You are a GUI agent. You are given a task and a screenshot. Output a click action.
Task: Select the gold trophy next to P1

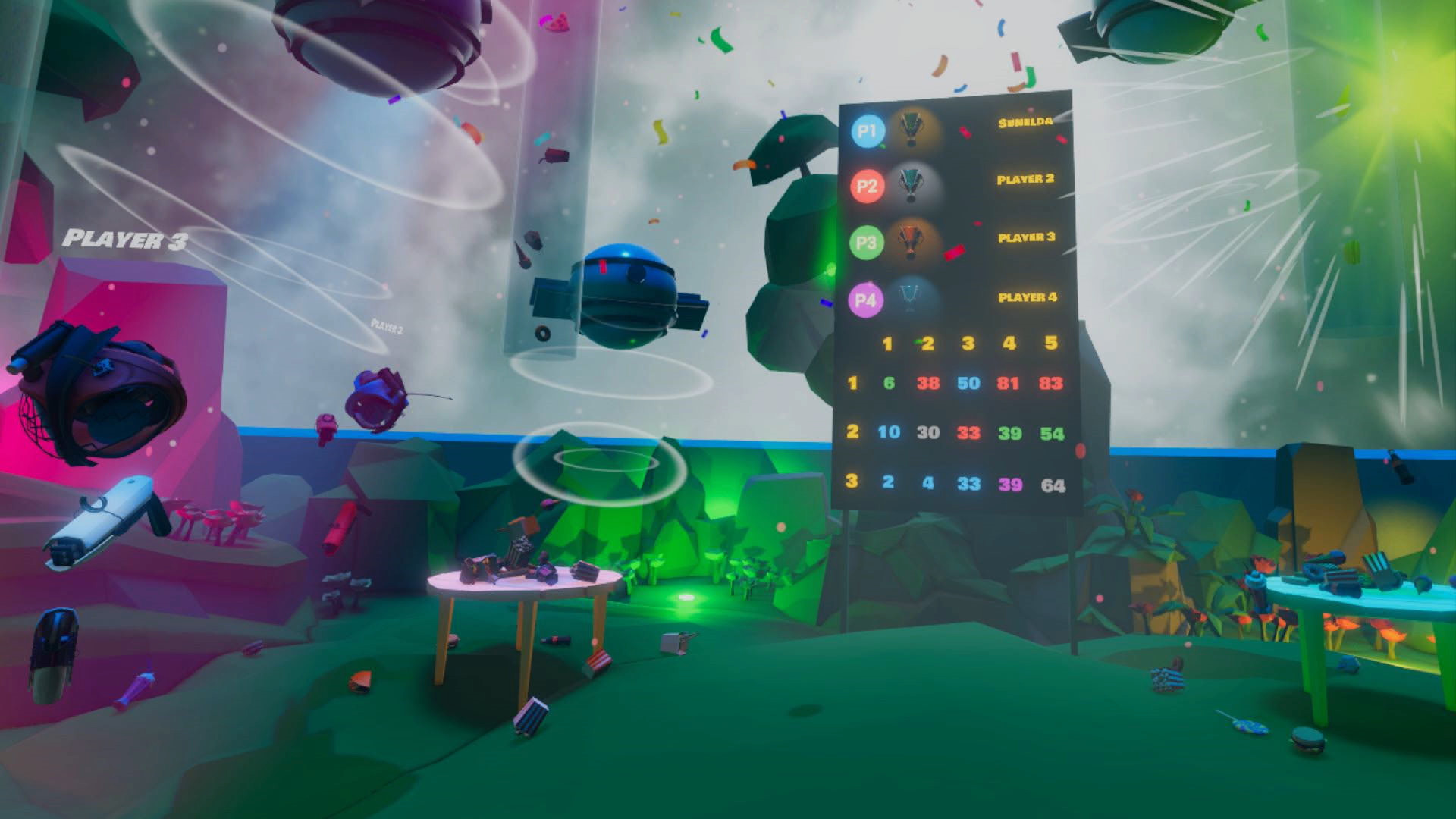(913, 130)
